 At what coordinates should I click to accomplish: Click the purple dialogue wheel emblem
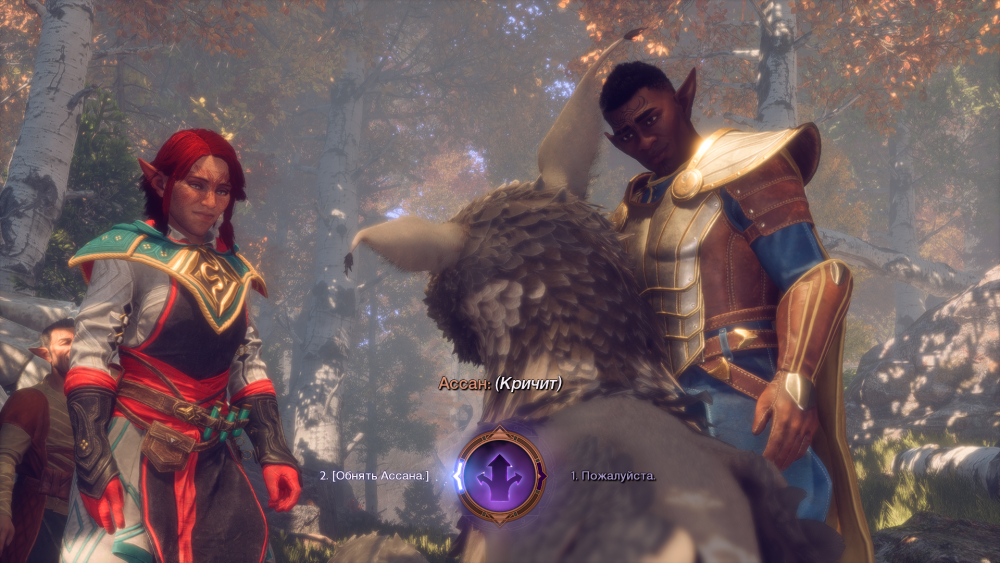pyautogui.click(x=501, y=475)
